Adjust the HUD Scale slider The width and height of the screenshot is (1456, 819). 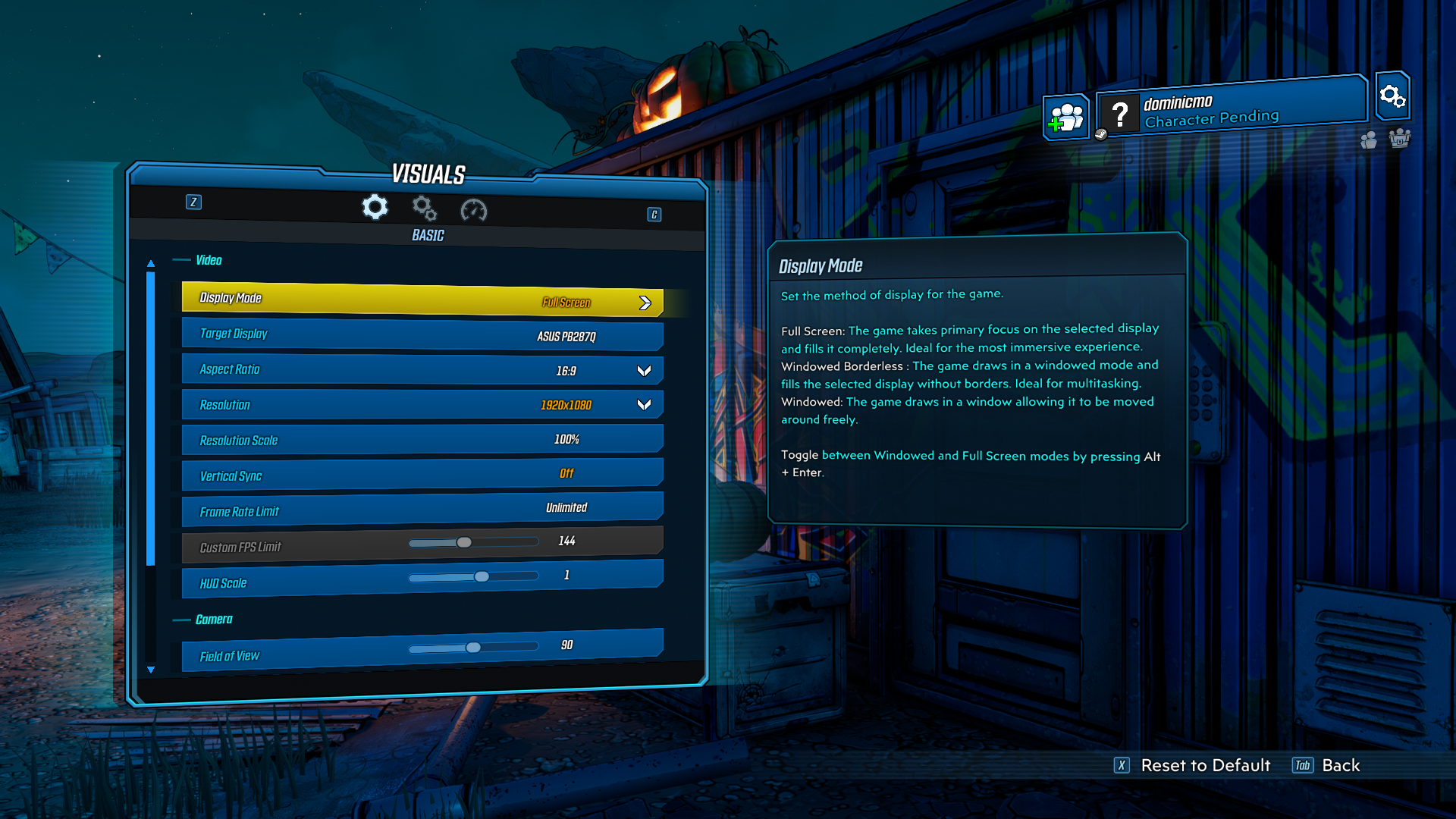[x=482, y=577]
